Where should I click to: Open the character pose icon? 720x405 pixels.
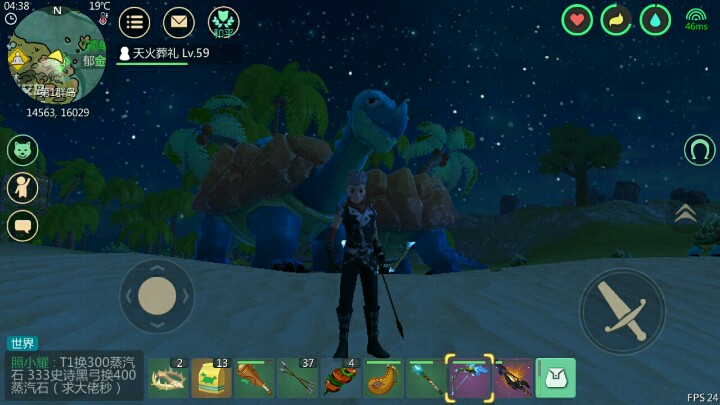coord(22,187)
